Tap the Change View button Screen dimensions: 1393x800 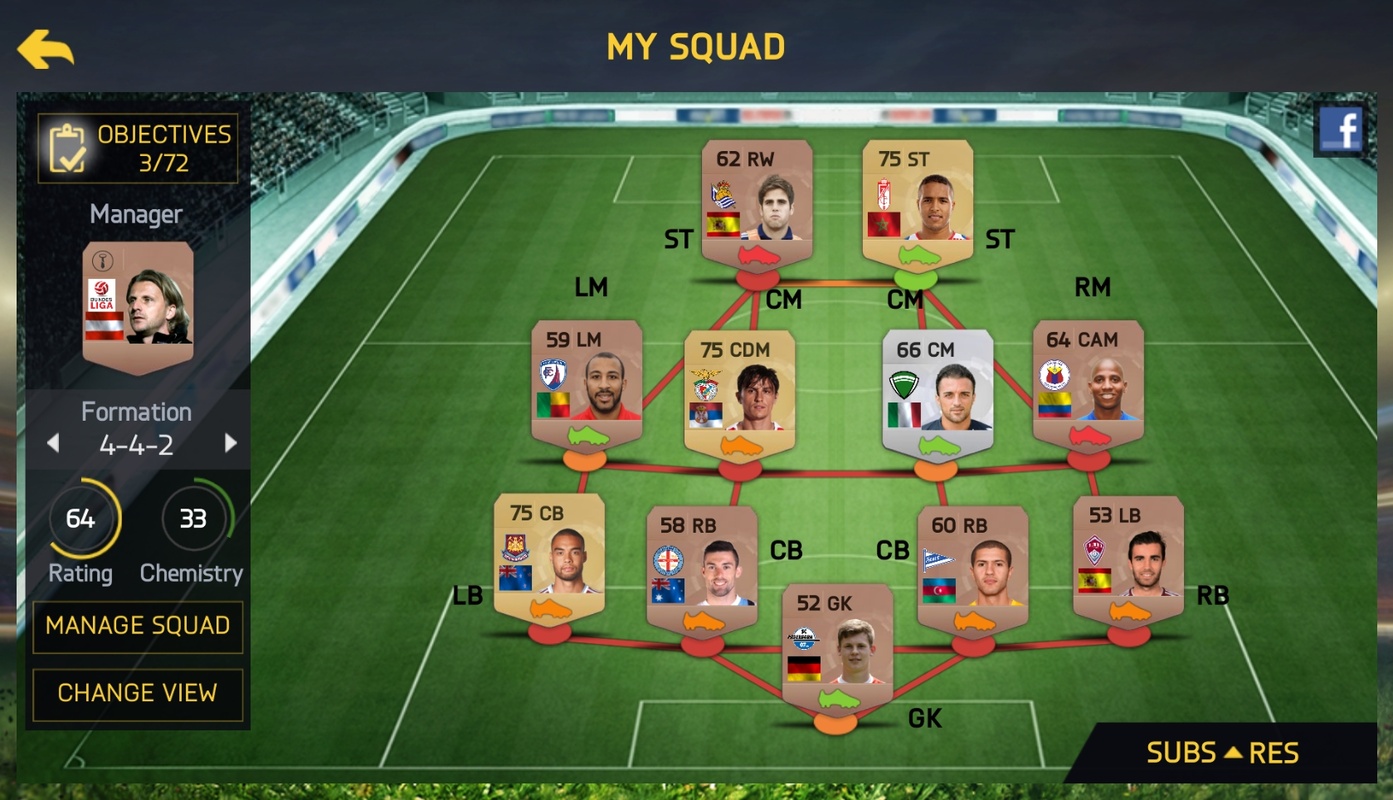pyautogui.click(x=138, y=693)
